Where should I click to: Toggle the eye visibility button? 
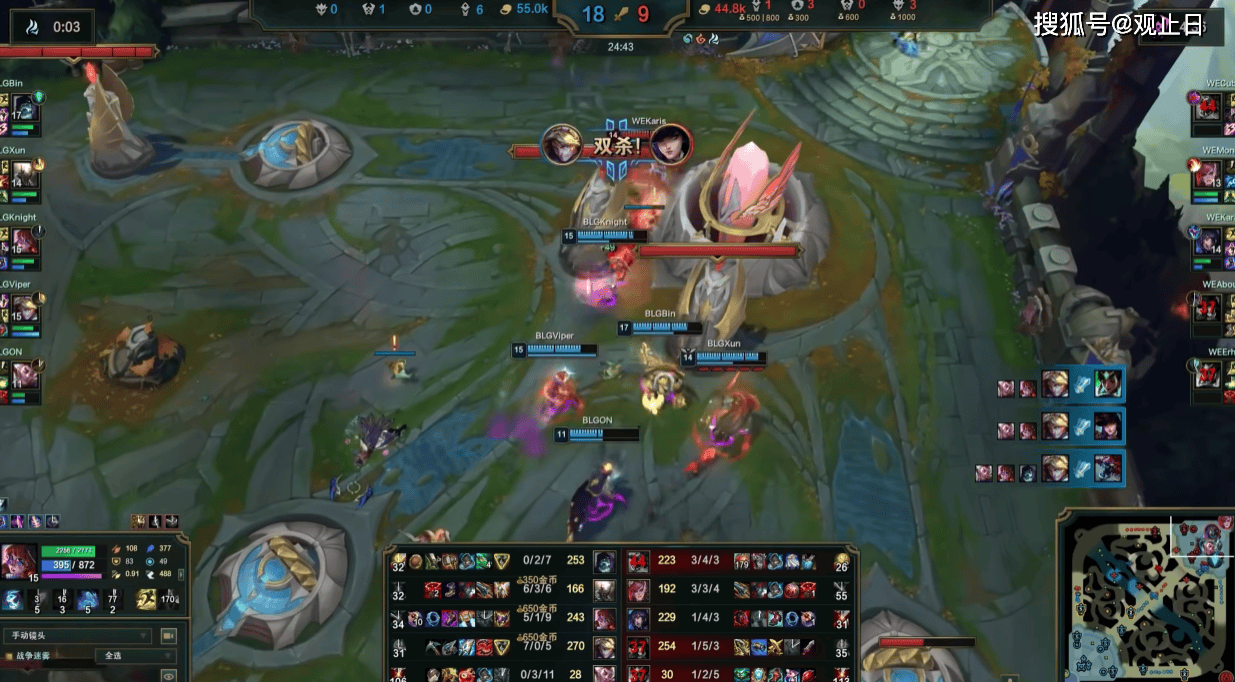pos(168,676)
